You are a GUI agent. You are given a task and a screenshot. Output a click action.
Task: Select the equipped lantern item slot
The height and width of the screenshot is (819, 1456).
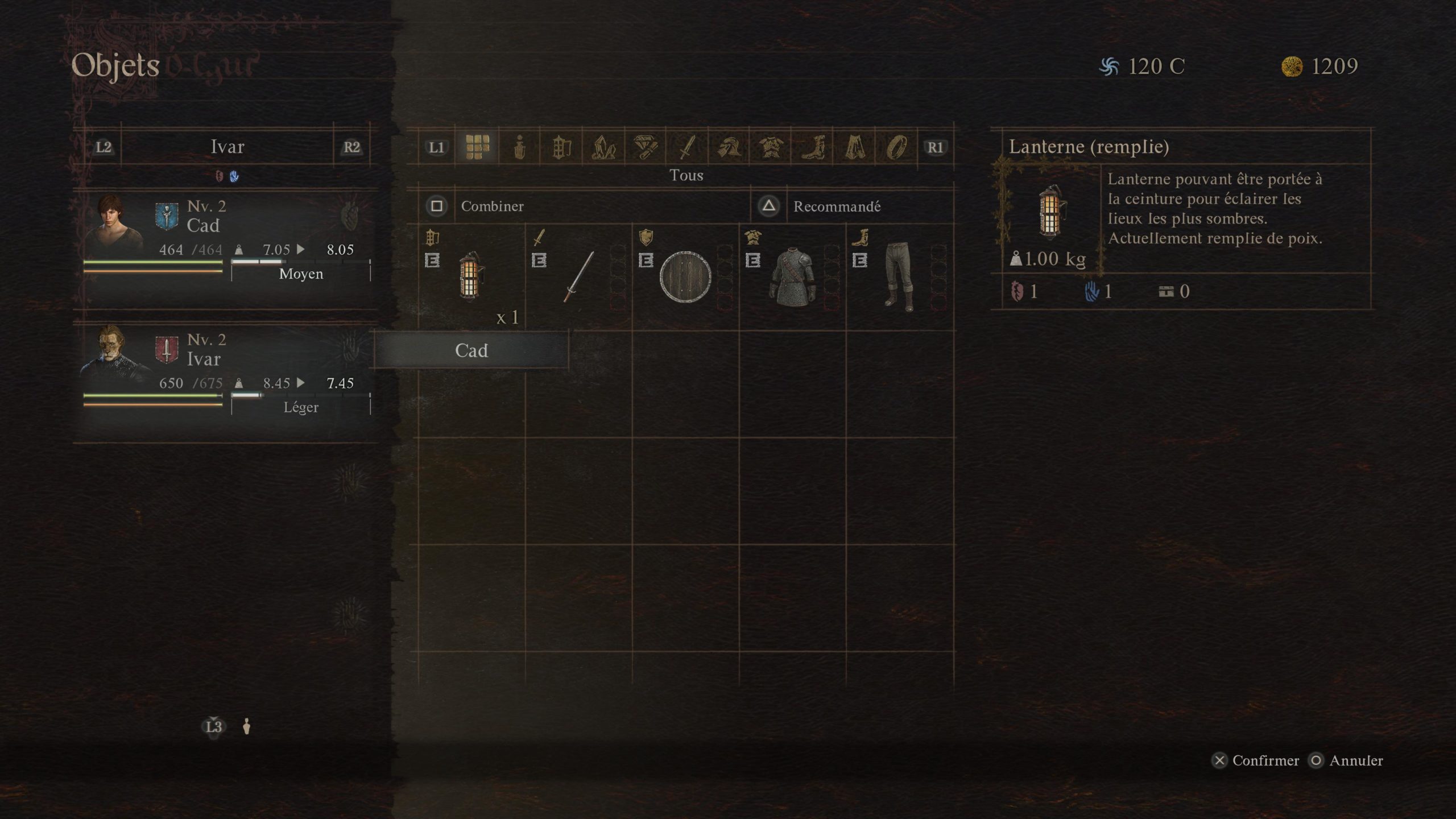(x=471, y=277)
